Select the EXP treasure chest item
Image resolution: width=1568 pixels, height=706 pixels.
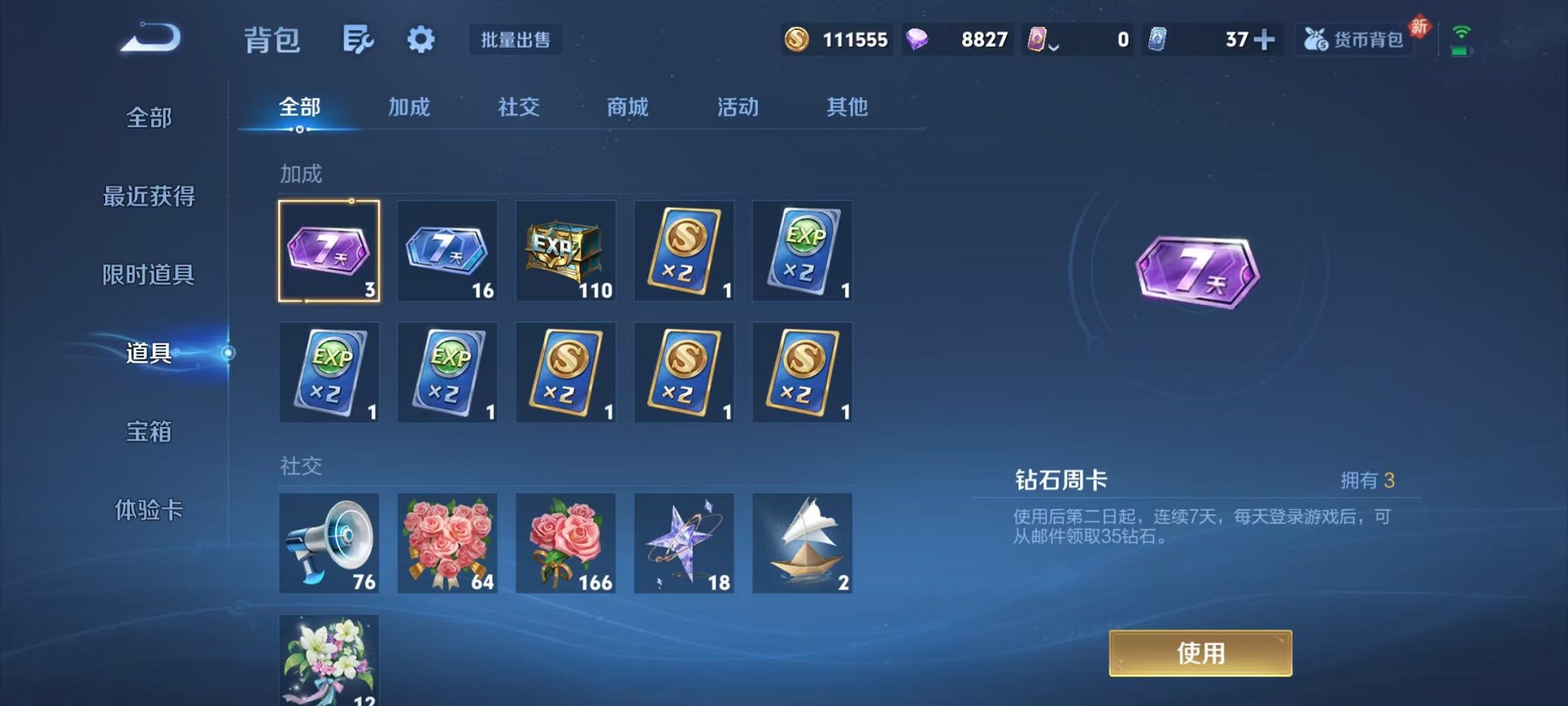565,251
